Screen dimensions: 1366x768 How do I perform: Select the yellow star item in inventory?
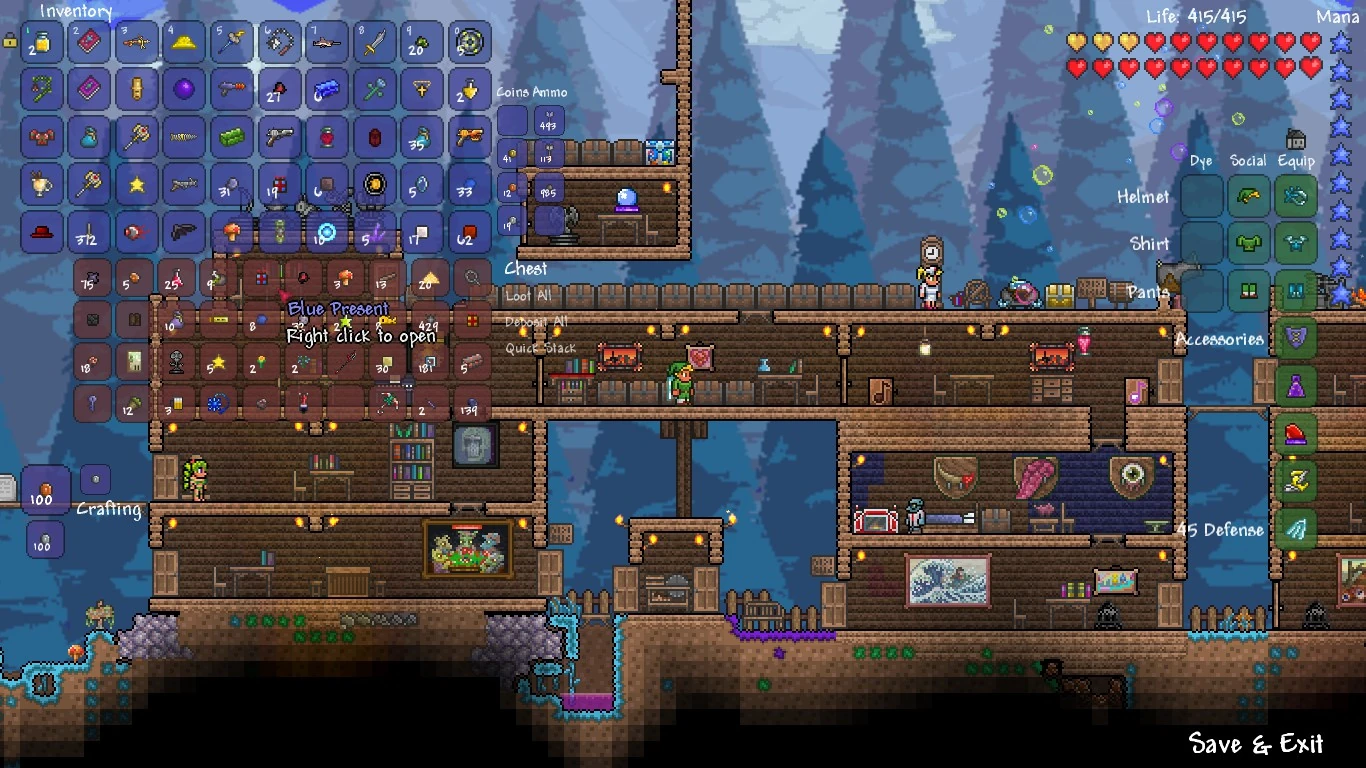[136, 184]
